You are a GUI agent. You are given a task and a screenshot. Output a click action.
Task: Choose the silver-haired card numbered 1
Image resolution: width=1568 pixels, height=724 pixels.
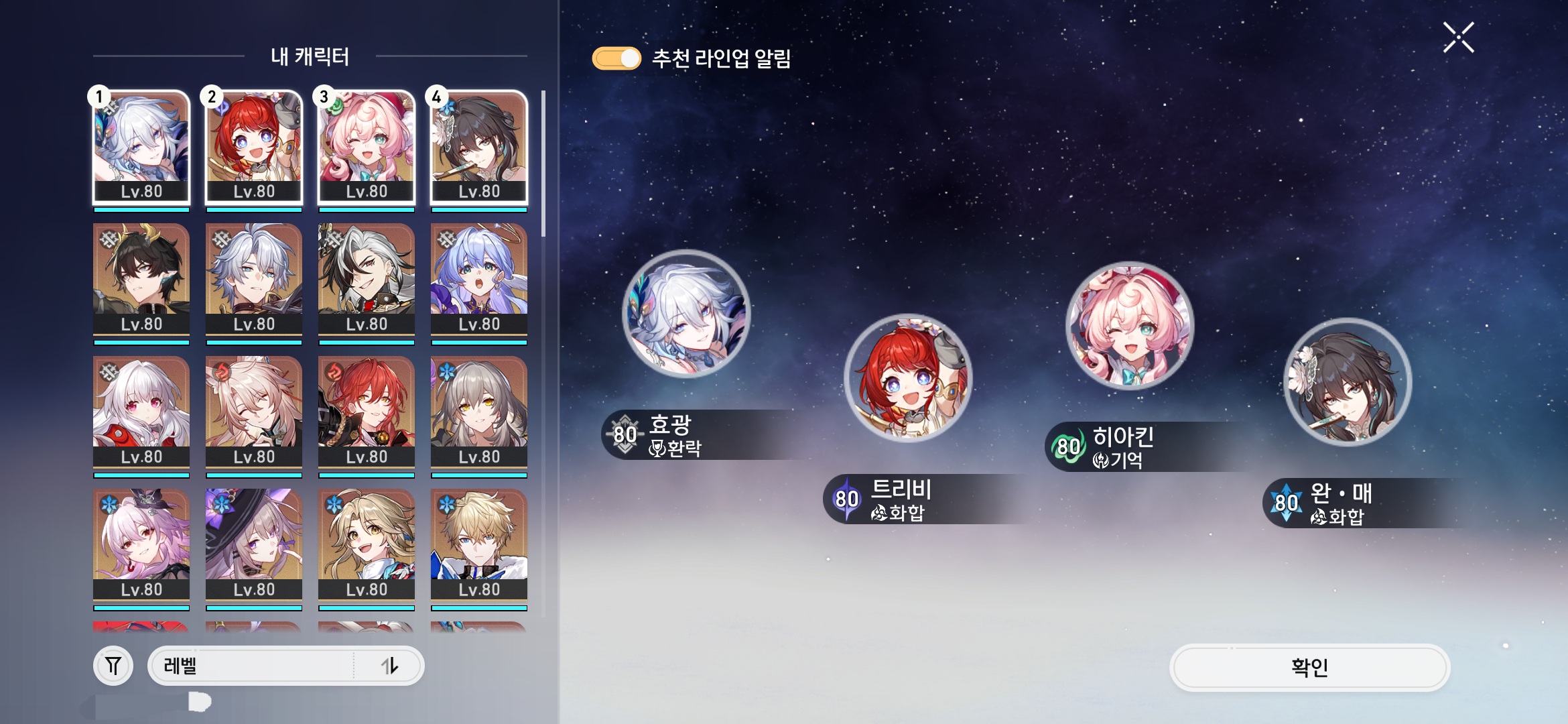[141, 147]
